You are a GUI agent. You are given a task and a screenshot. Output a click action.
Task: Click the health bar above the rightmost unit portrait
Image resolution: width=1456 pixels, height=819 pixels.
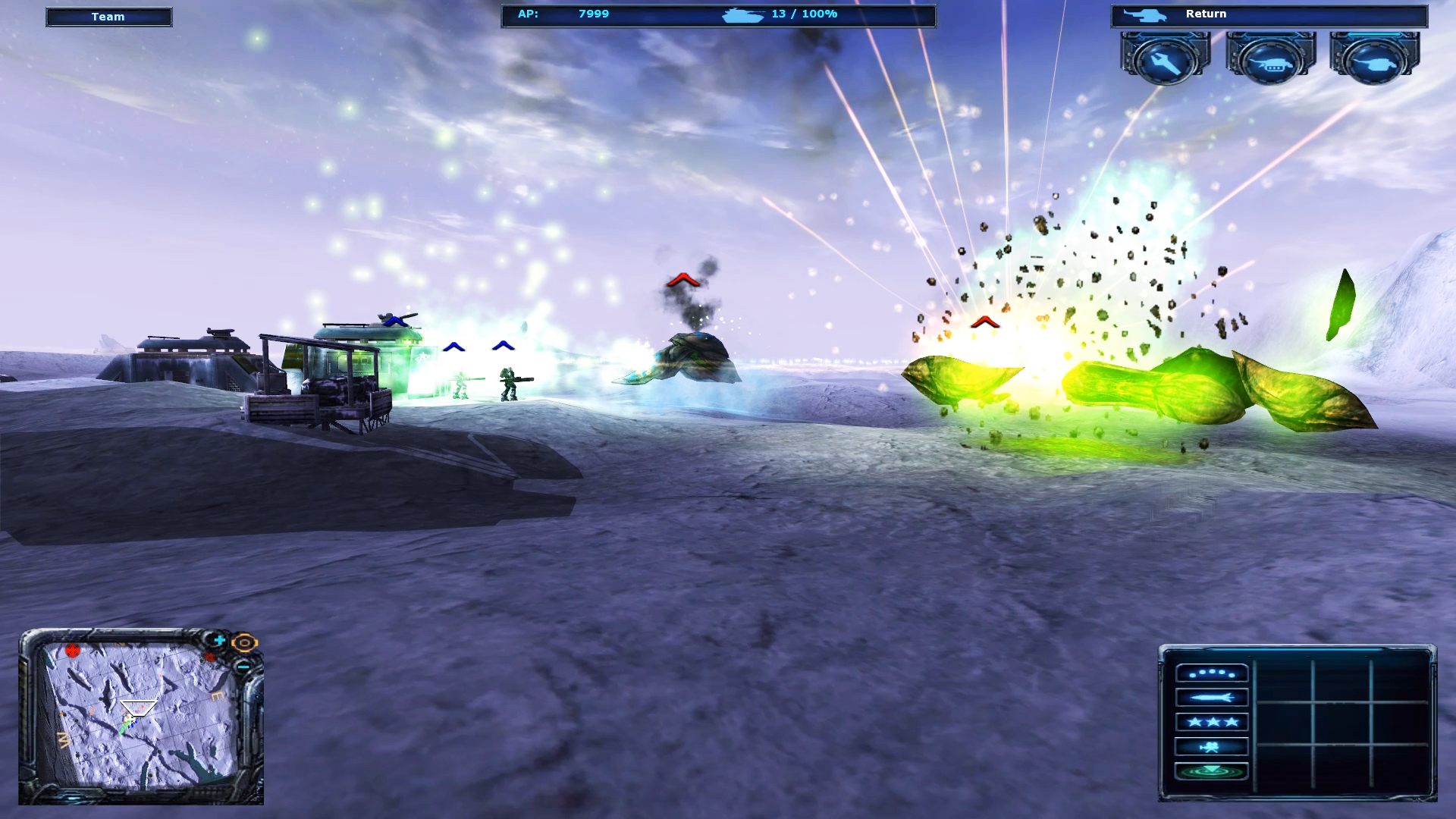tap(1374, 35)
